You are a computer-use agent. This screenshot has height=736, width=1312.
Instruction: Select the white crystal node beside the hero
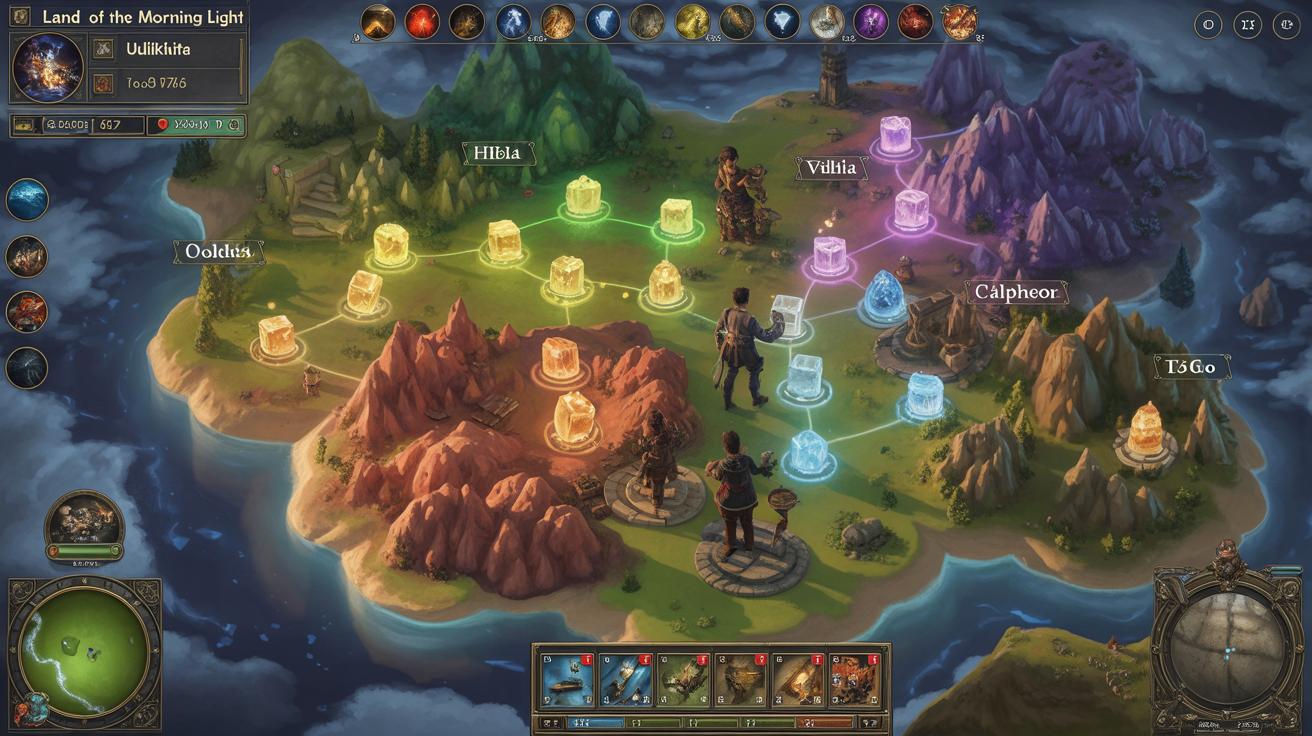click(x=788, y=315)
